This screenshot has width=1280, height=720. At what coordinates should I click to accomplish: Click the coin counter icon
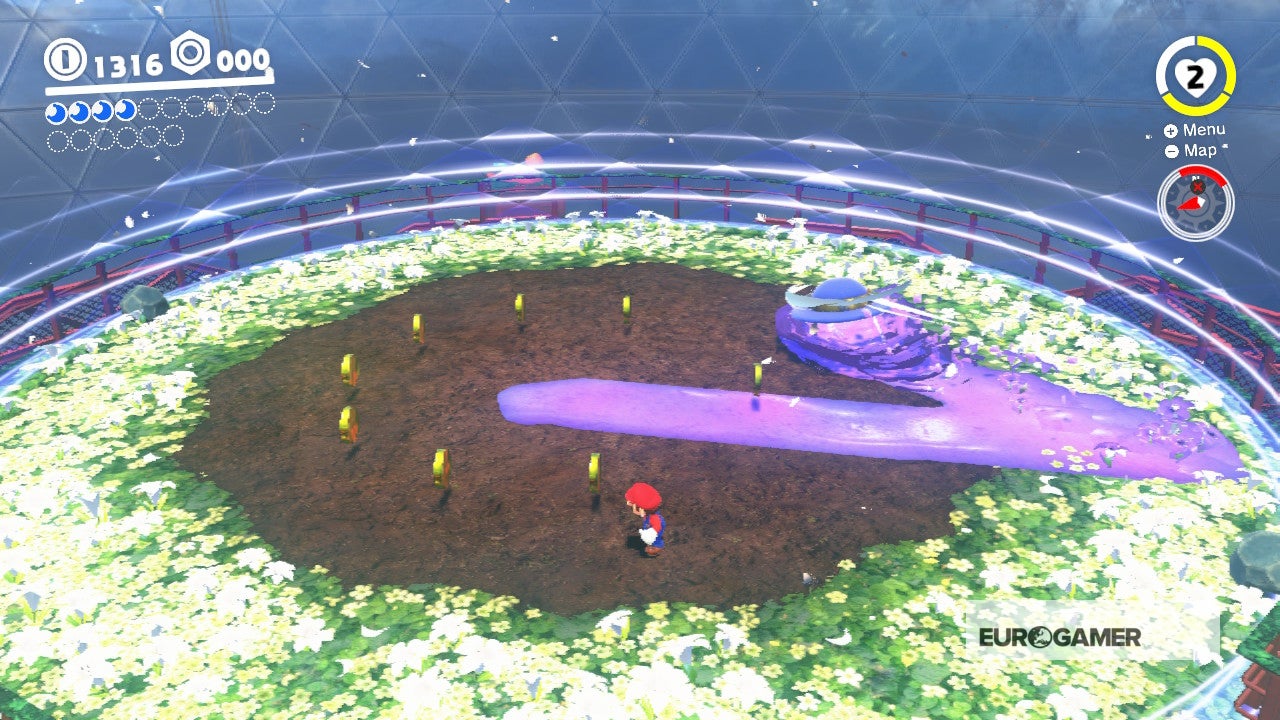(64, 58)
